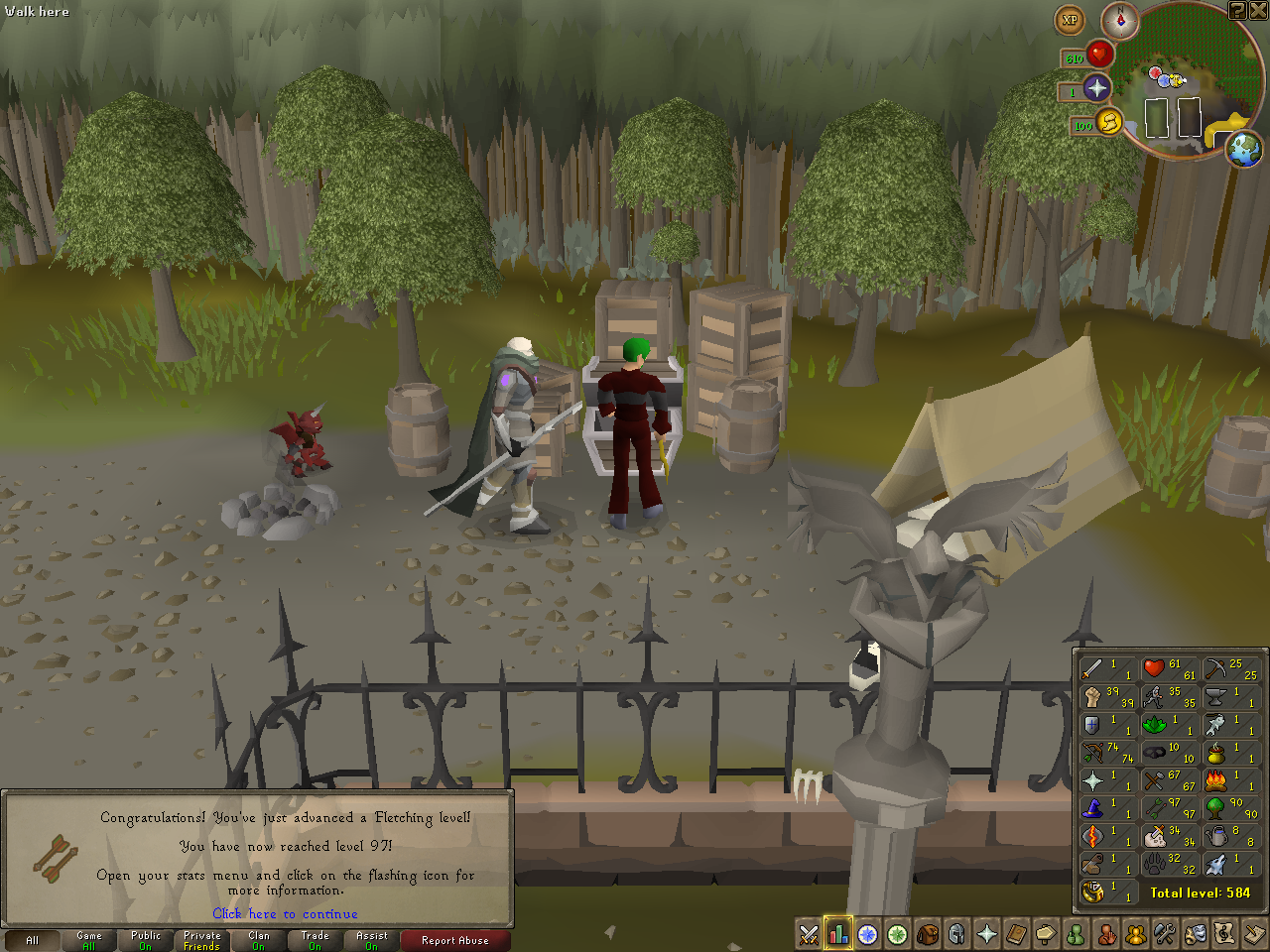Open the Worn Equipment helmet icon
Screen dimensions: 1270x952
957,933
